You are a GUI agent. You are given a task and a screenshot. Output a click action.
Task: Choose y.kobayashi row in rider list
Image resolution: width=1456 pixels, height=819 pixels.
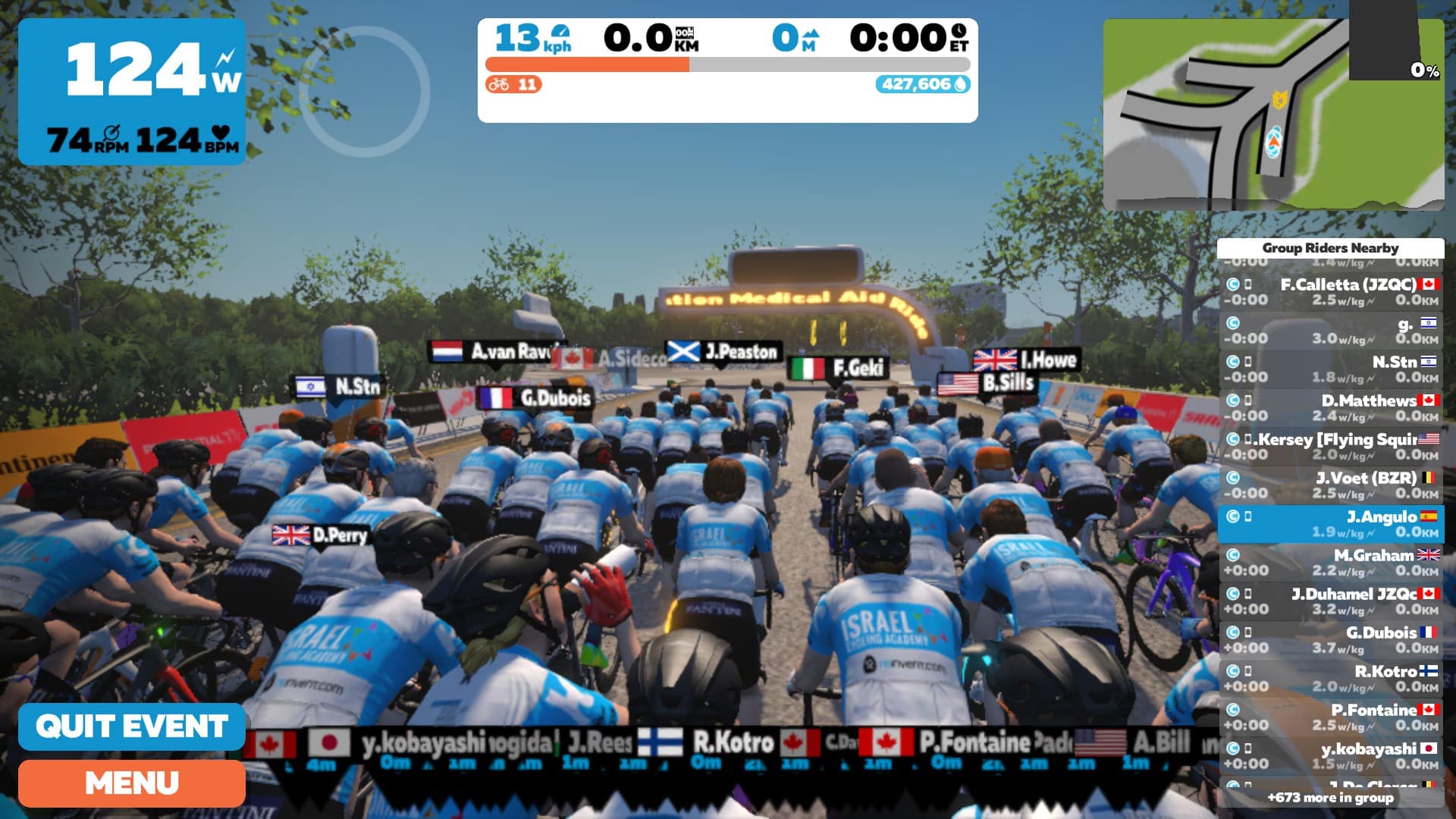(1331, 756)
